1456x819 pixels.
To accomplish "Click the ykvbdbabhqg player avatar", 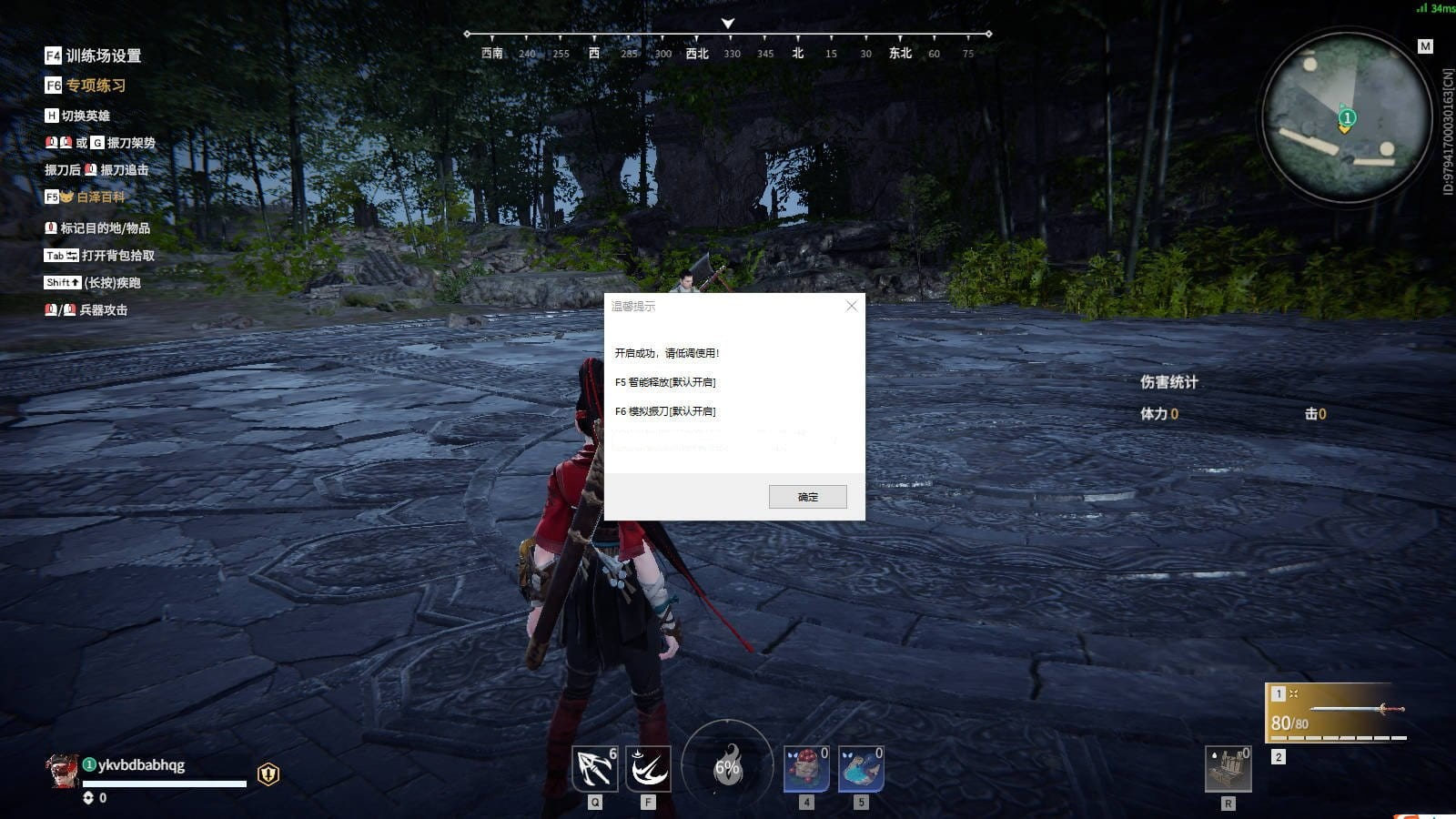I will coord(62,770).
